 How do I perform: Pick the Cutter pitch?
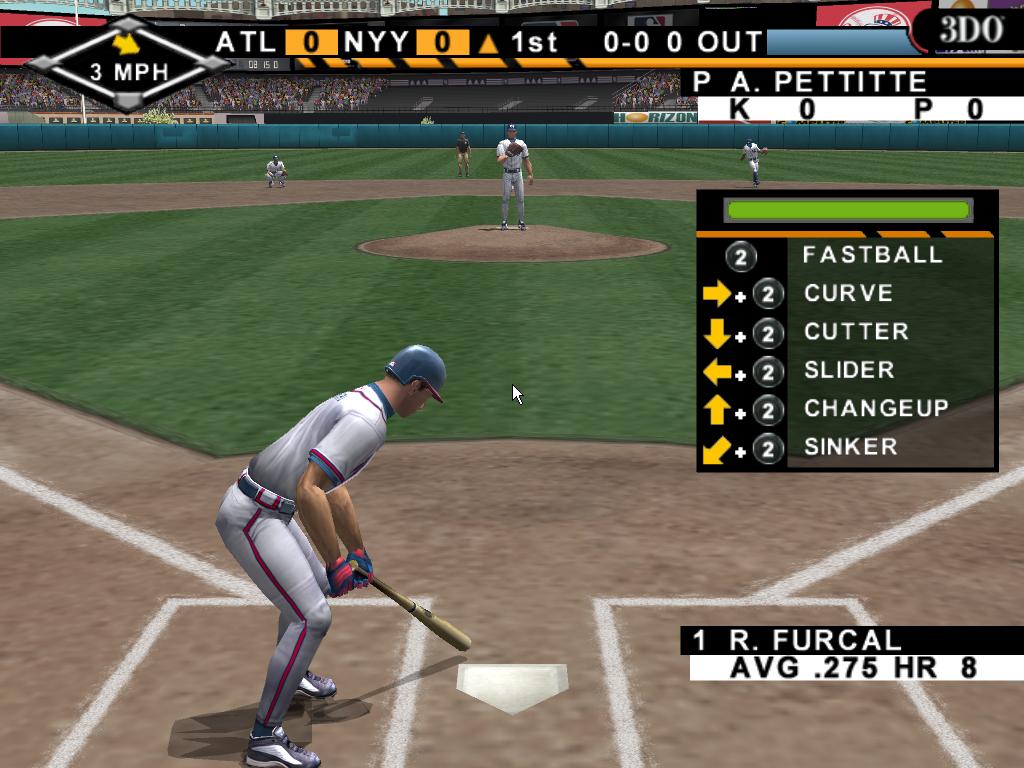(x=855, y=332)
